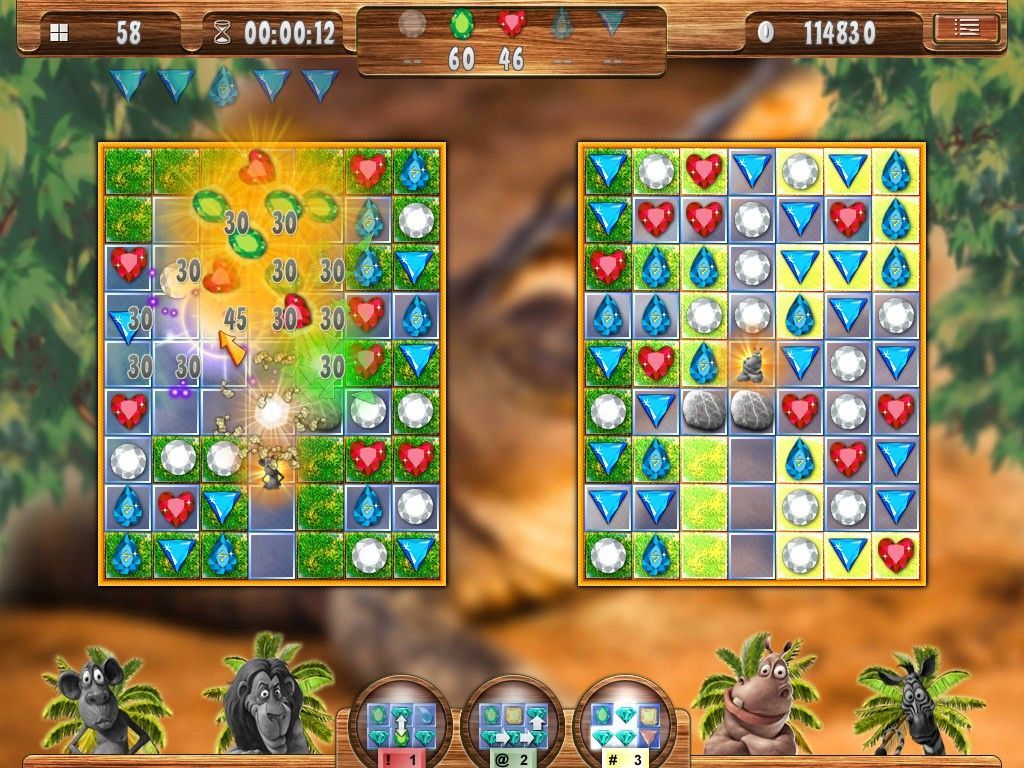Choose blue teardrop in left board's bottom-left corner
This screenshot has width=1024, height=768.
pyautogui.click(x=127, y=554)
